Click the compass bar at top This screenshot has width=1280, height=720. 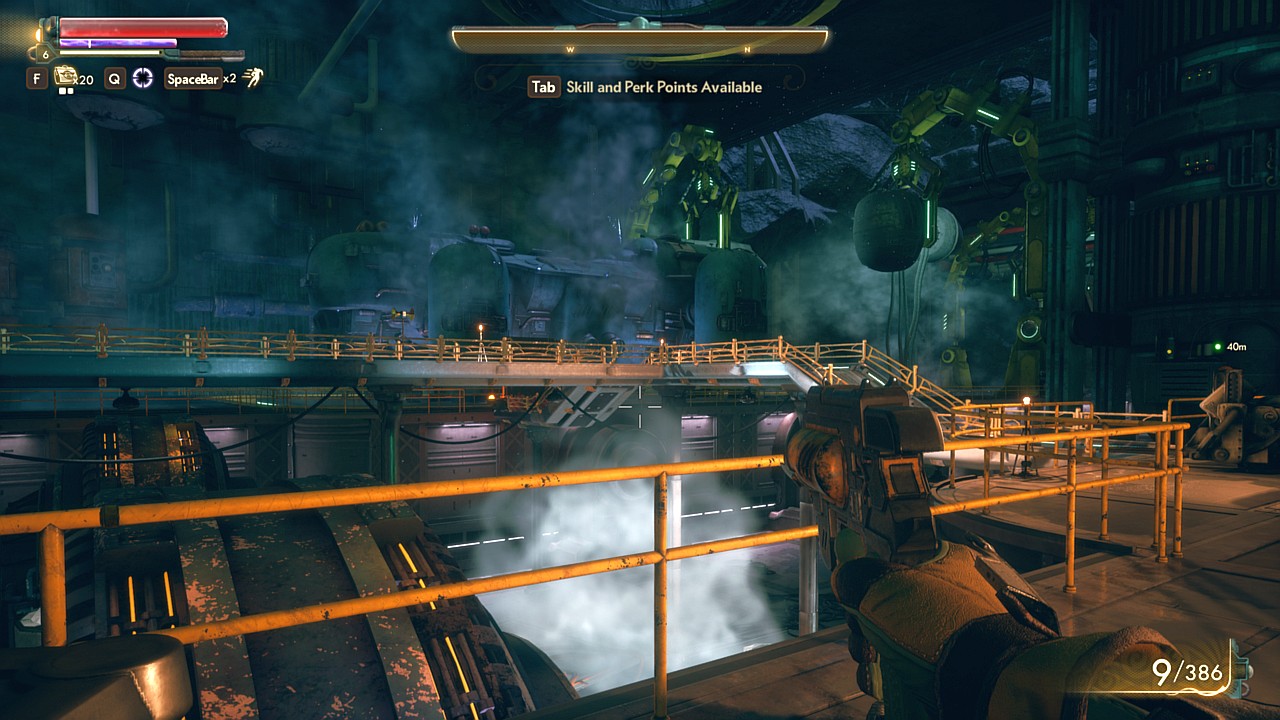(640, 40)
